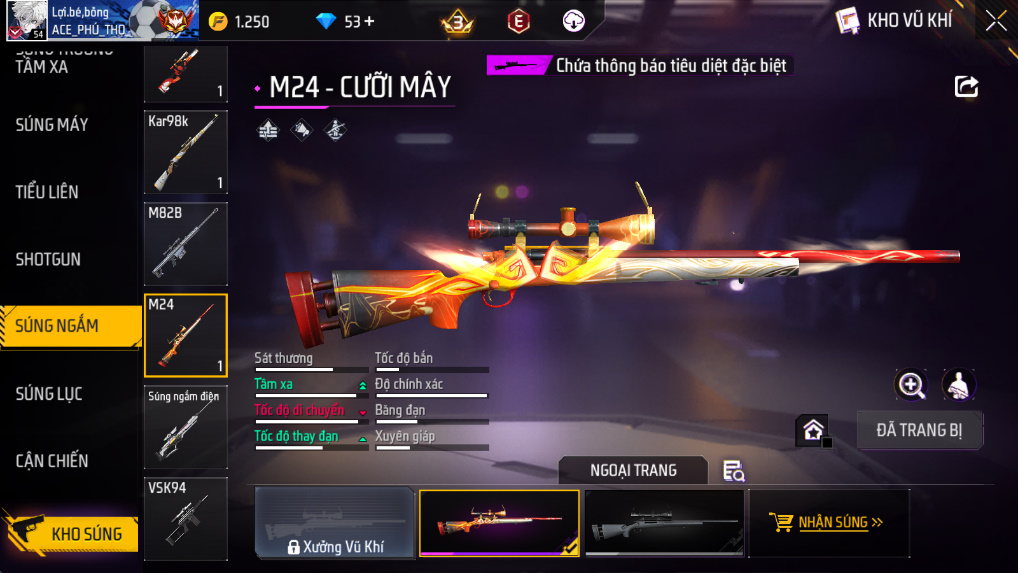Select the default black M24 skin
Image resolution: width=1018 pixels, height=573 pixels.
click(x=664, y=522)
